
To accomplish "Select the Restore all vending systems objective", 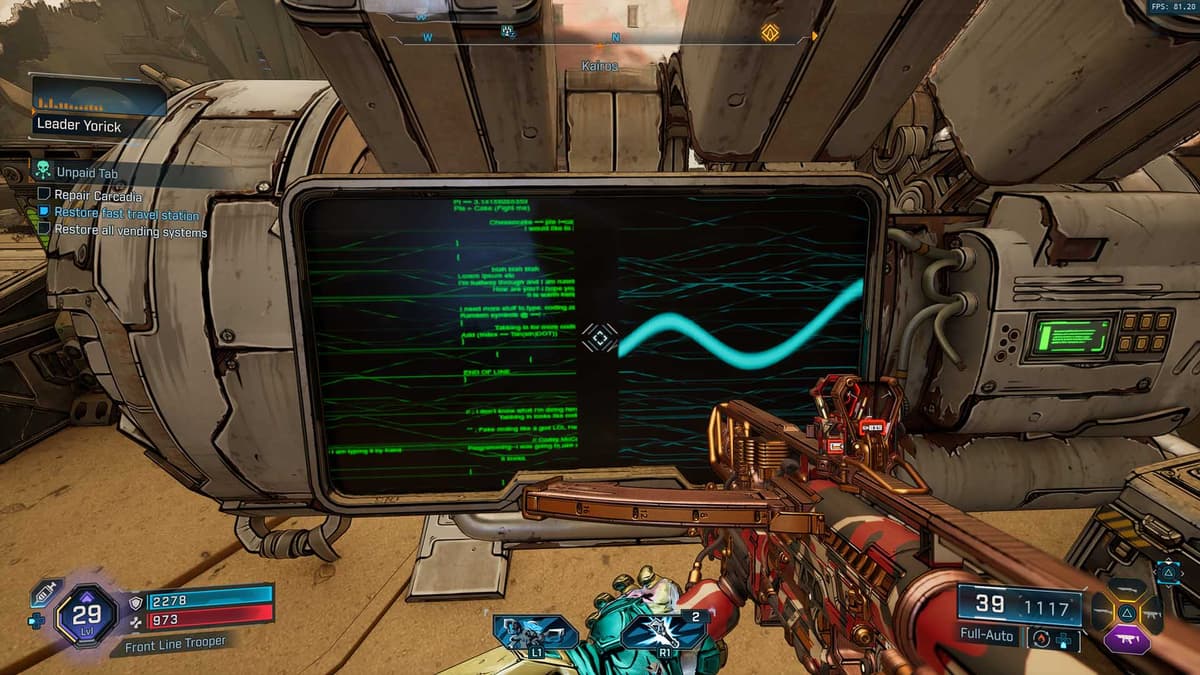I will click(130, 232).
